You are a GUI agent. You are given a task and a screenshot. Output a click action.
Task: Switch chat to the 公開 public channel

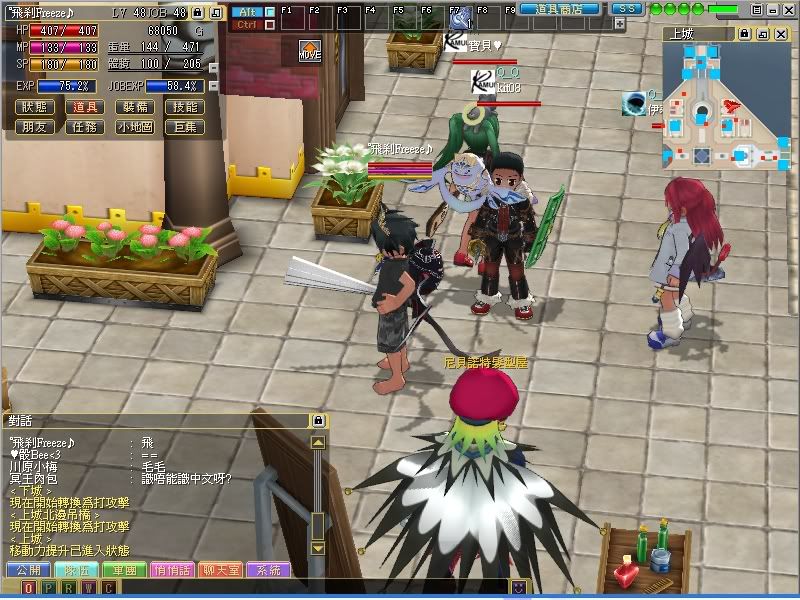click(27, 570)
